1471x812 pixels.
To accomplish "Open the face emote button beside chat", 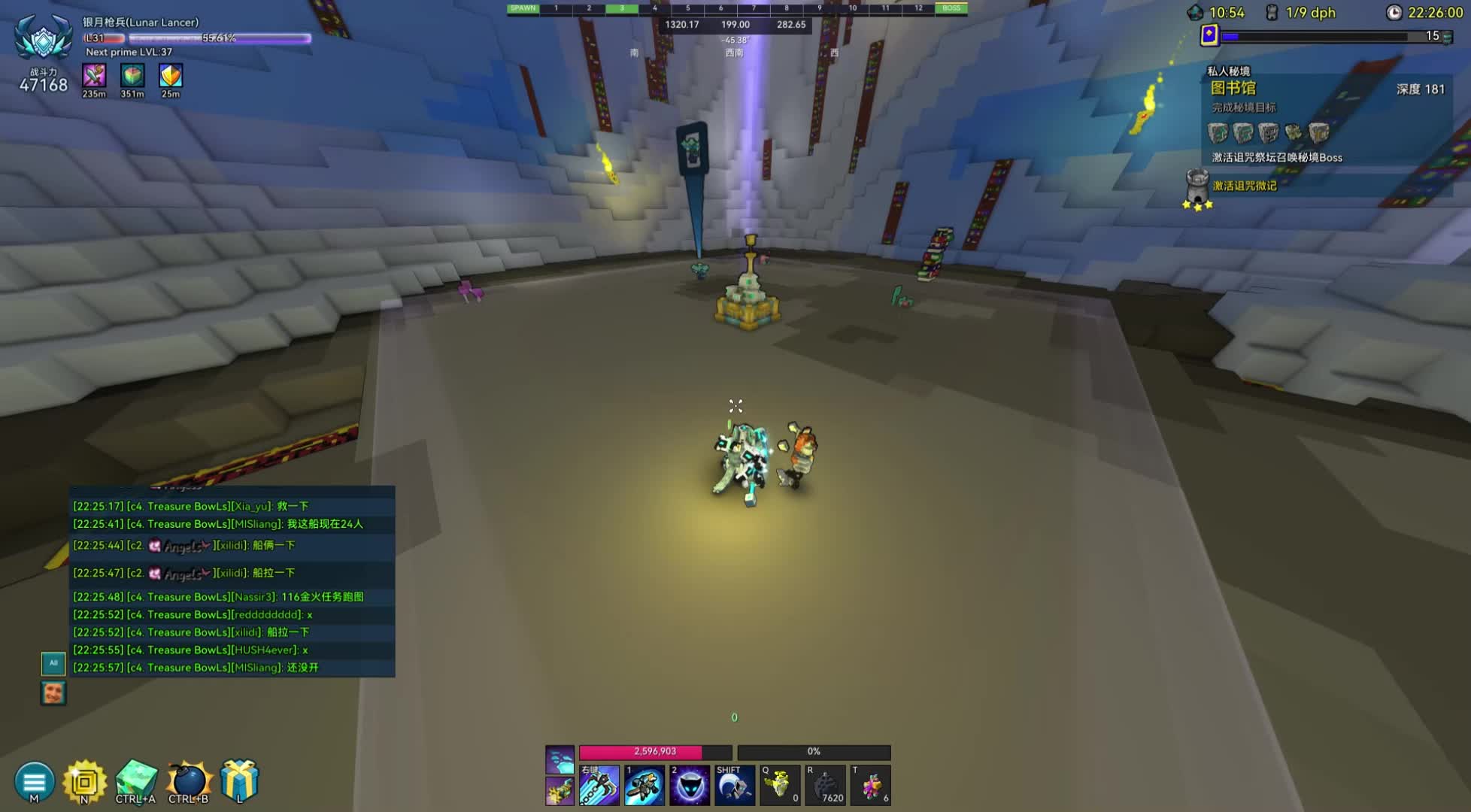I will [x=53, y=692].
